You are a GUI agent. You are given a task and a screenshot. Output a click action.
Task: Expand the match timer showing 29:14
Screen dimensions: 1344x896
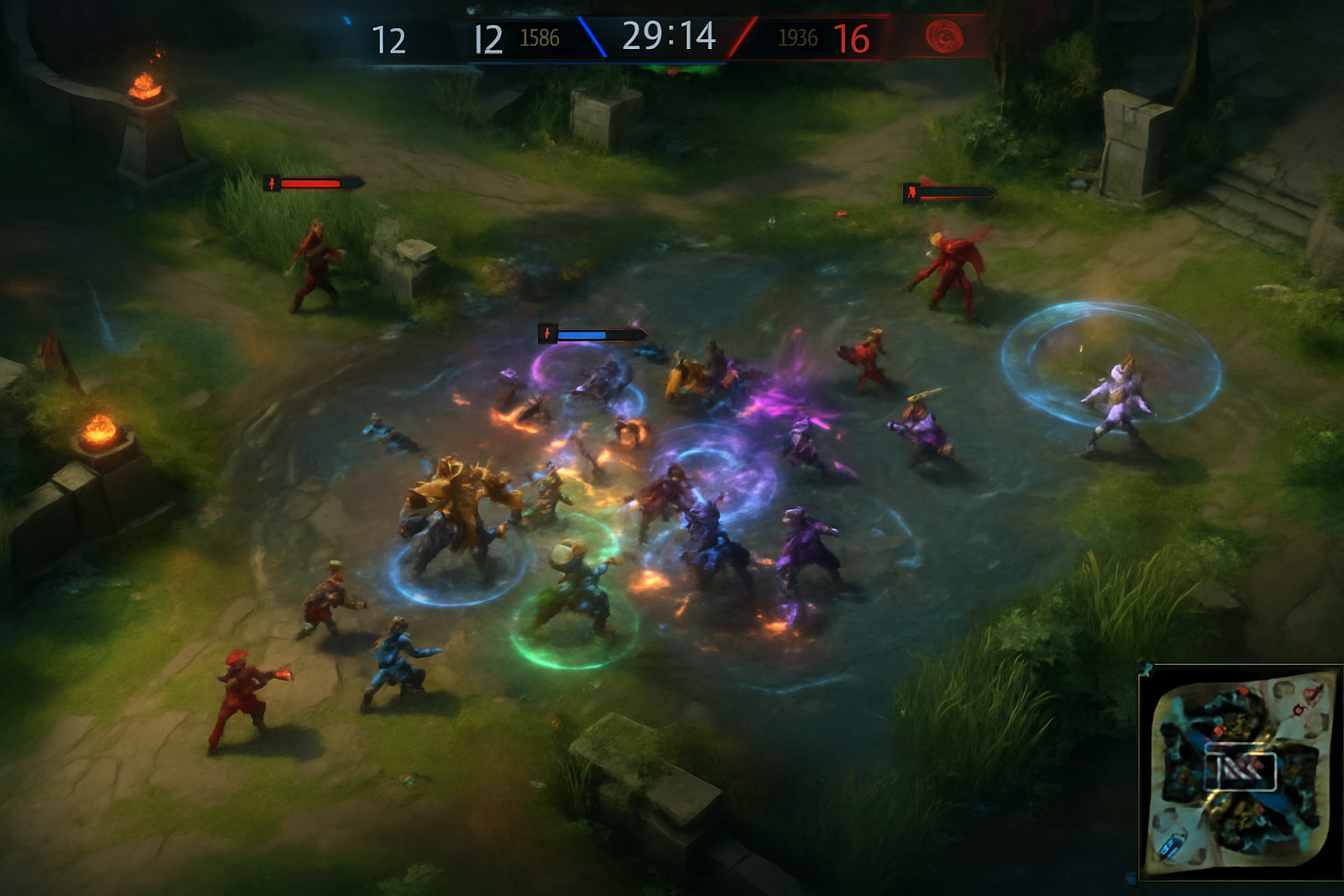pos(669,38)
